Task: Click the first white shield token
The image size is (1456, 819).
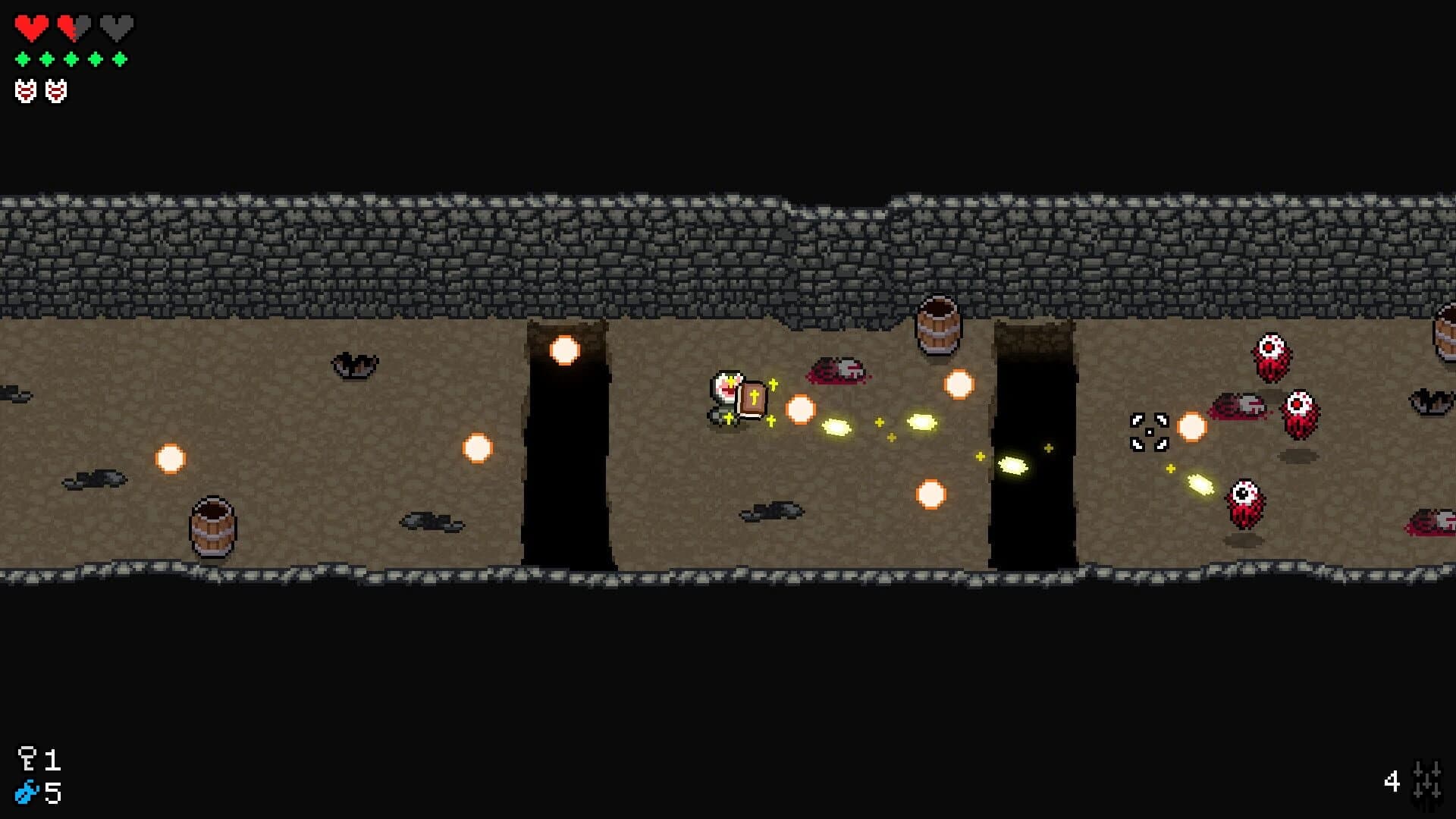Action: (27, 89)
